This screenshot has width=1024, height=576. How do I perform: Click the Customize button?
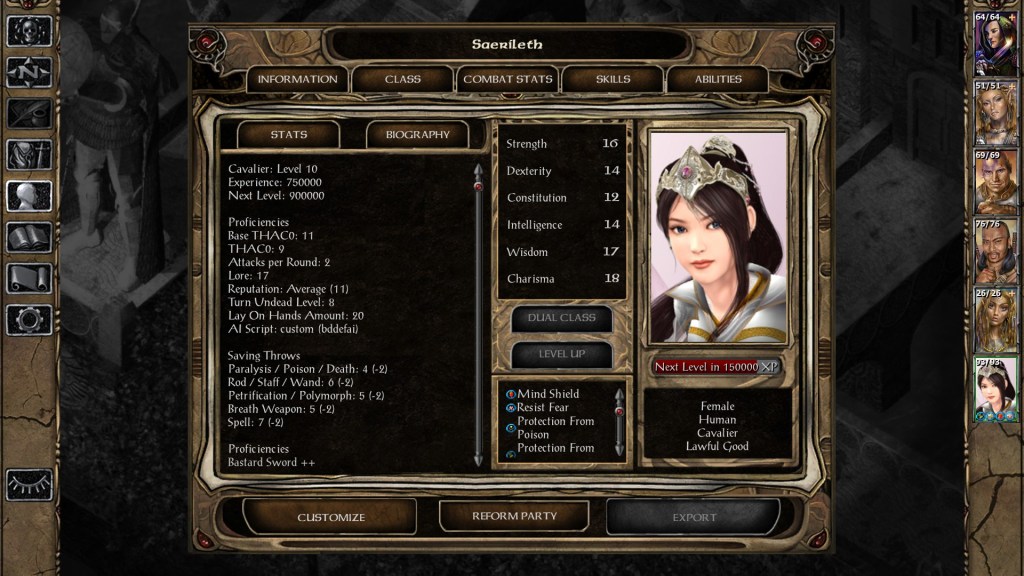[331, 517]
